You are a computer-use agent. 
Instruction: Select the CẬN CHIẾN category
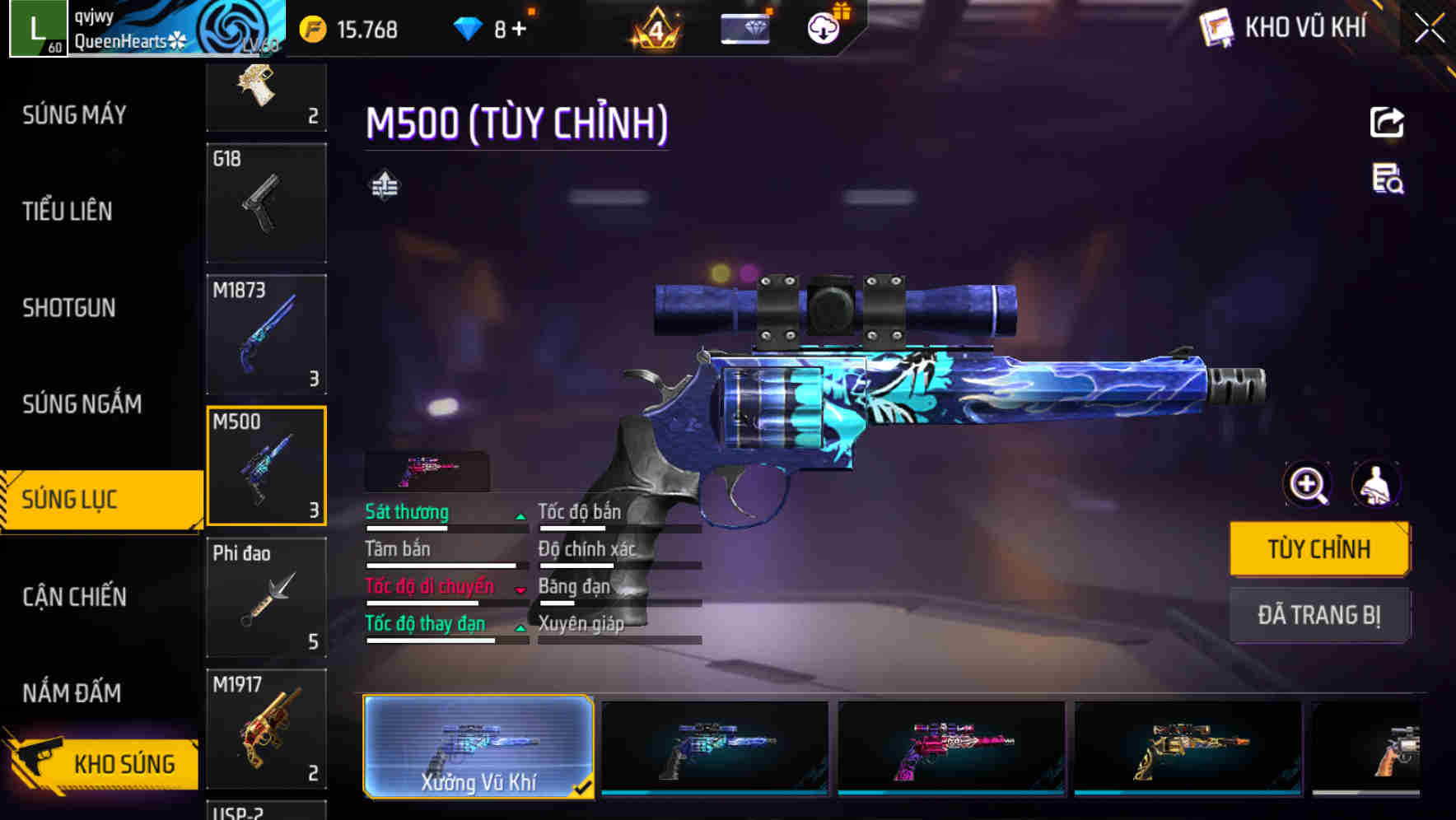click(x=72, y=596)
